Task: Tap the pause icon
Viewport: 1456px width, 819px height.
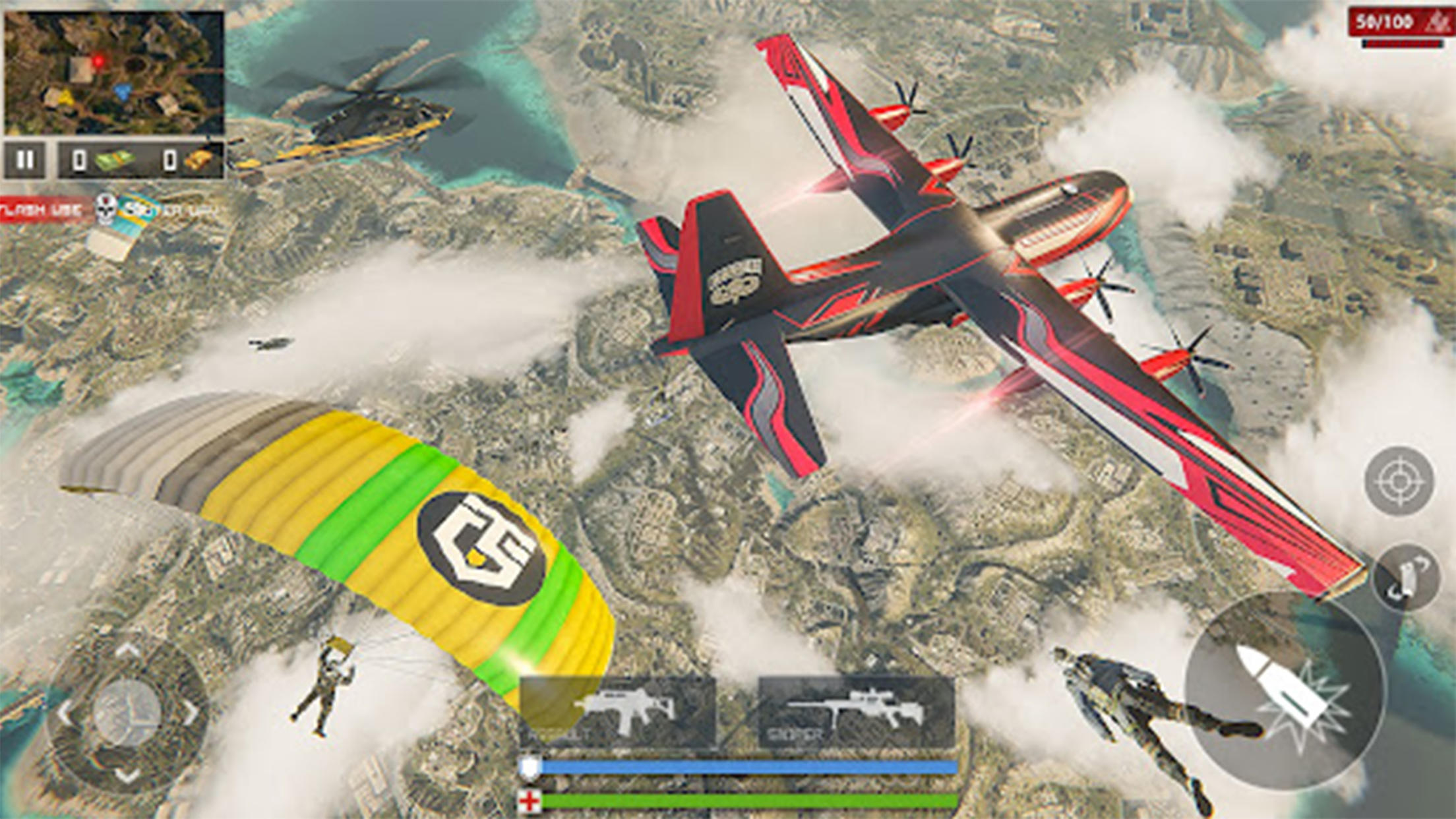Action: point(26,158)
